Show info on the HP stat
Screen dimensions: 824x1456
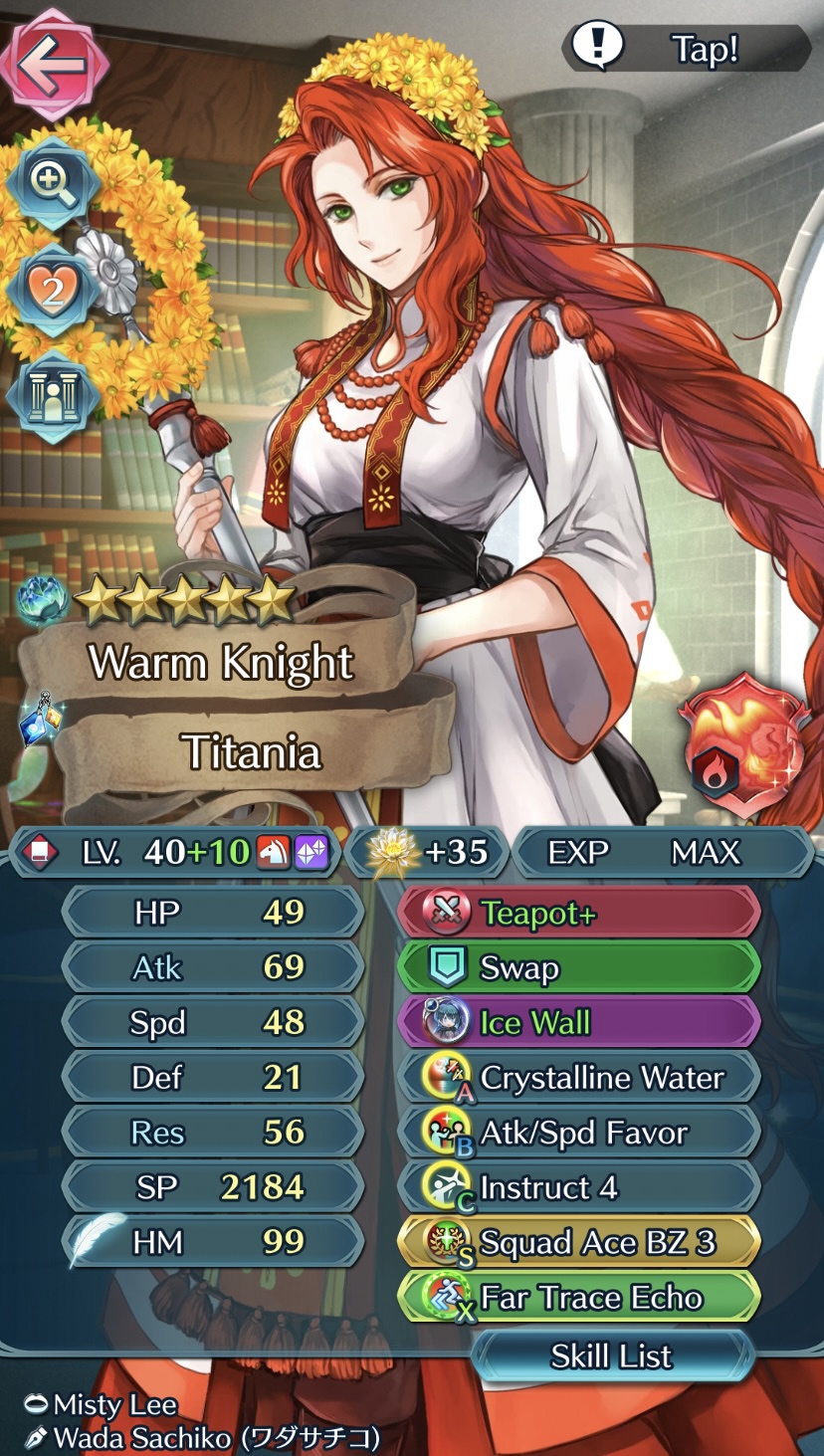point(212,913)
